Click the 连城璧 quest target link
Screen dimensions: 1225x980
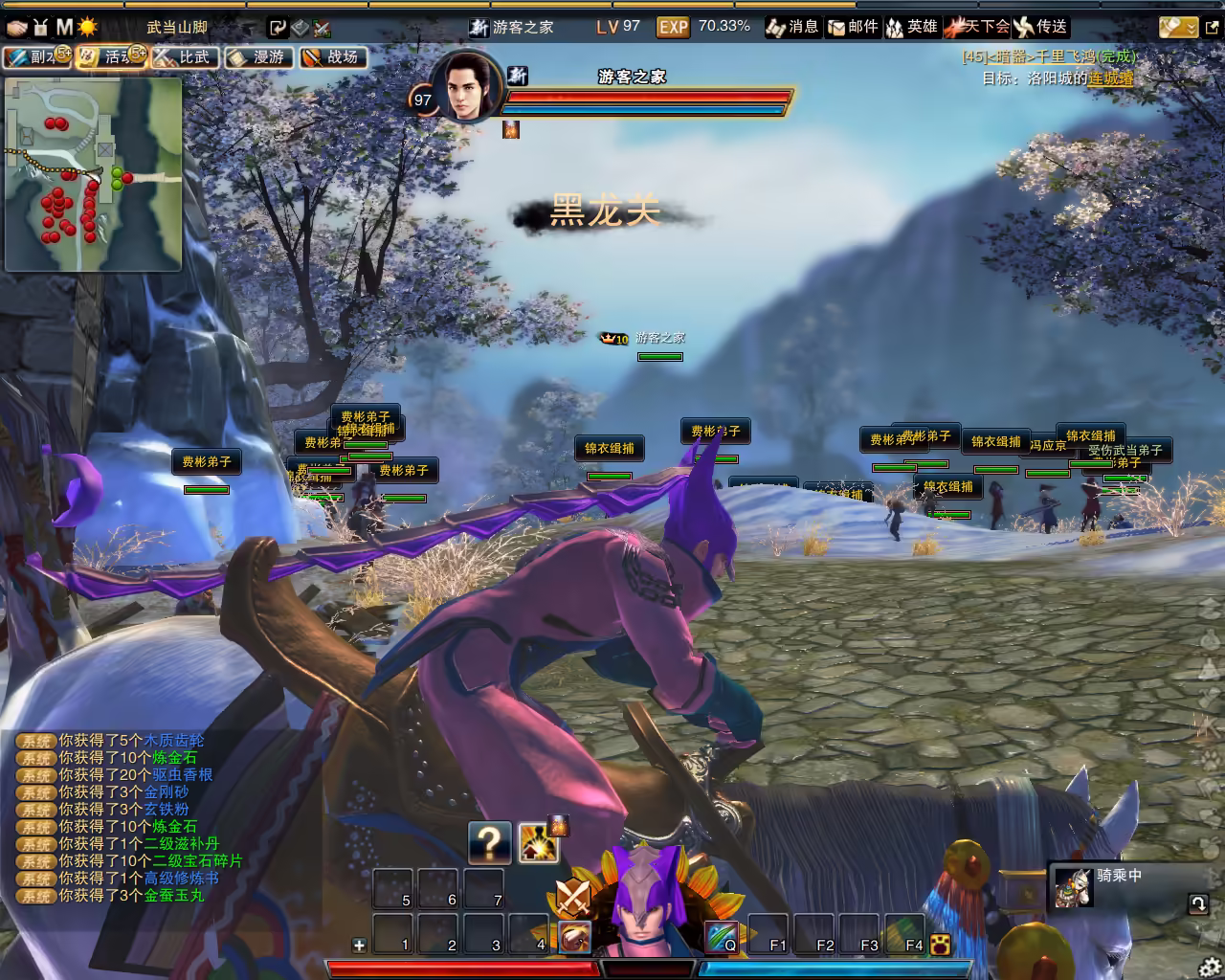click(1110, 78)
